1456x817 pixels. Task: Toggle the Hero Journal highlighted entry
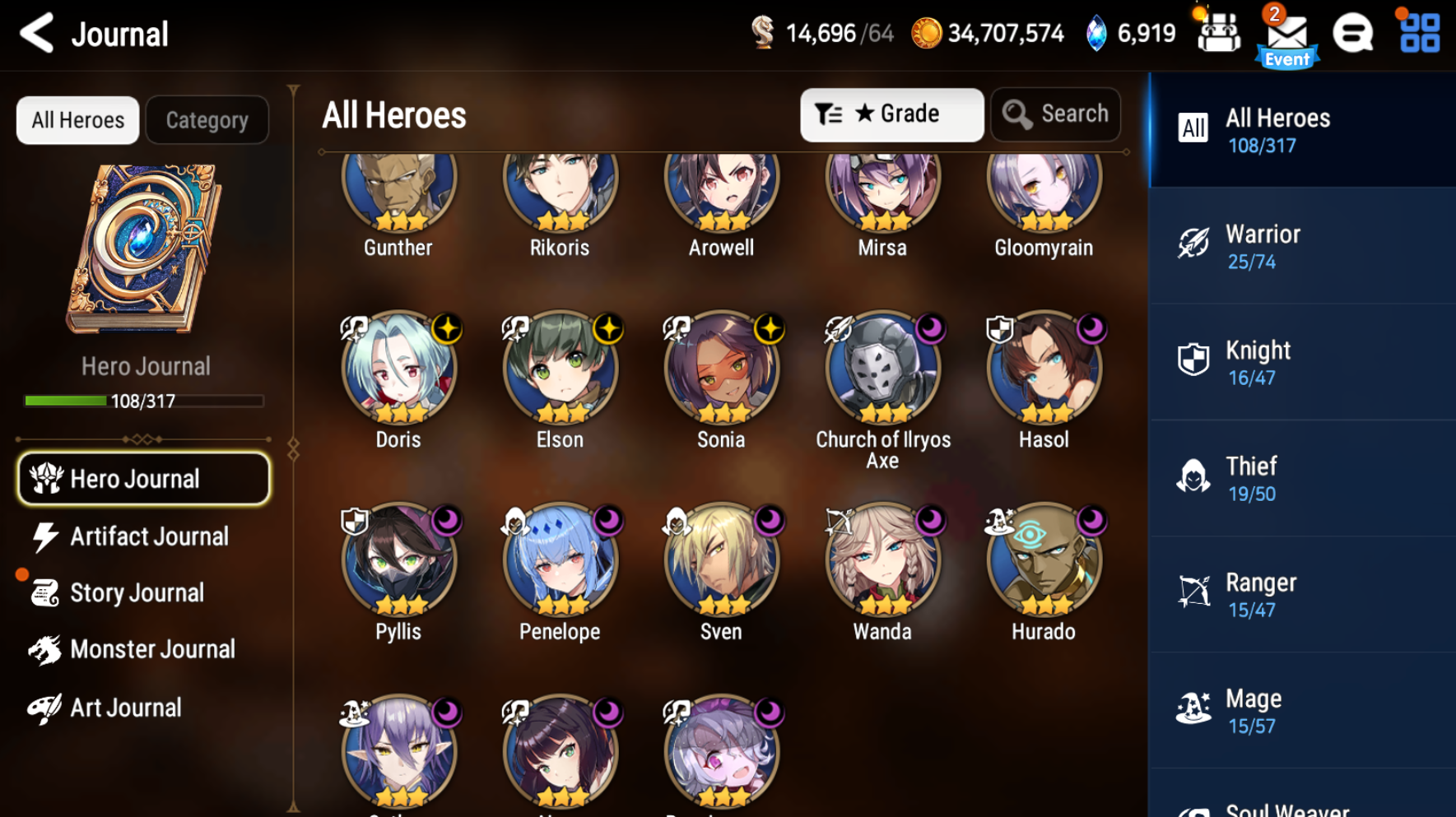(143, 478)
